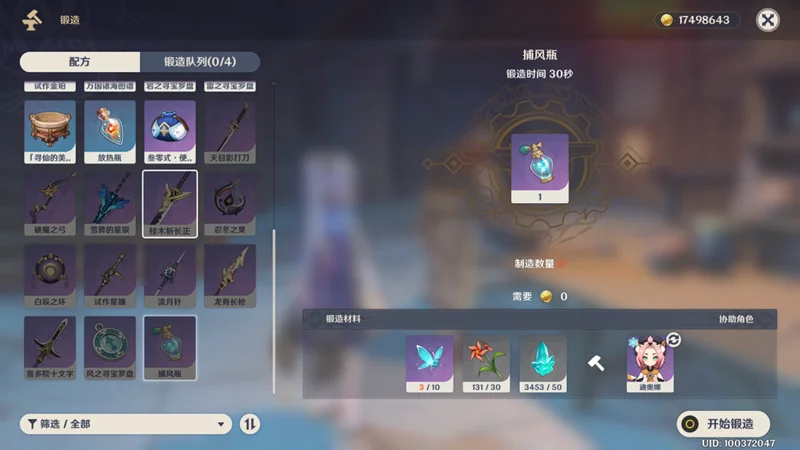Open the 锻造队列 forging queue tab

pos(200,62)
